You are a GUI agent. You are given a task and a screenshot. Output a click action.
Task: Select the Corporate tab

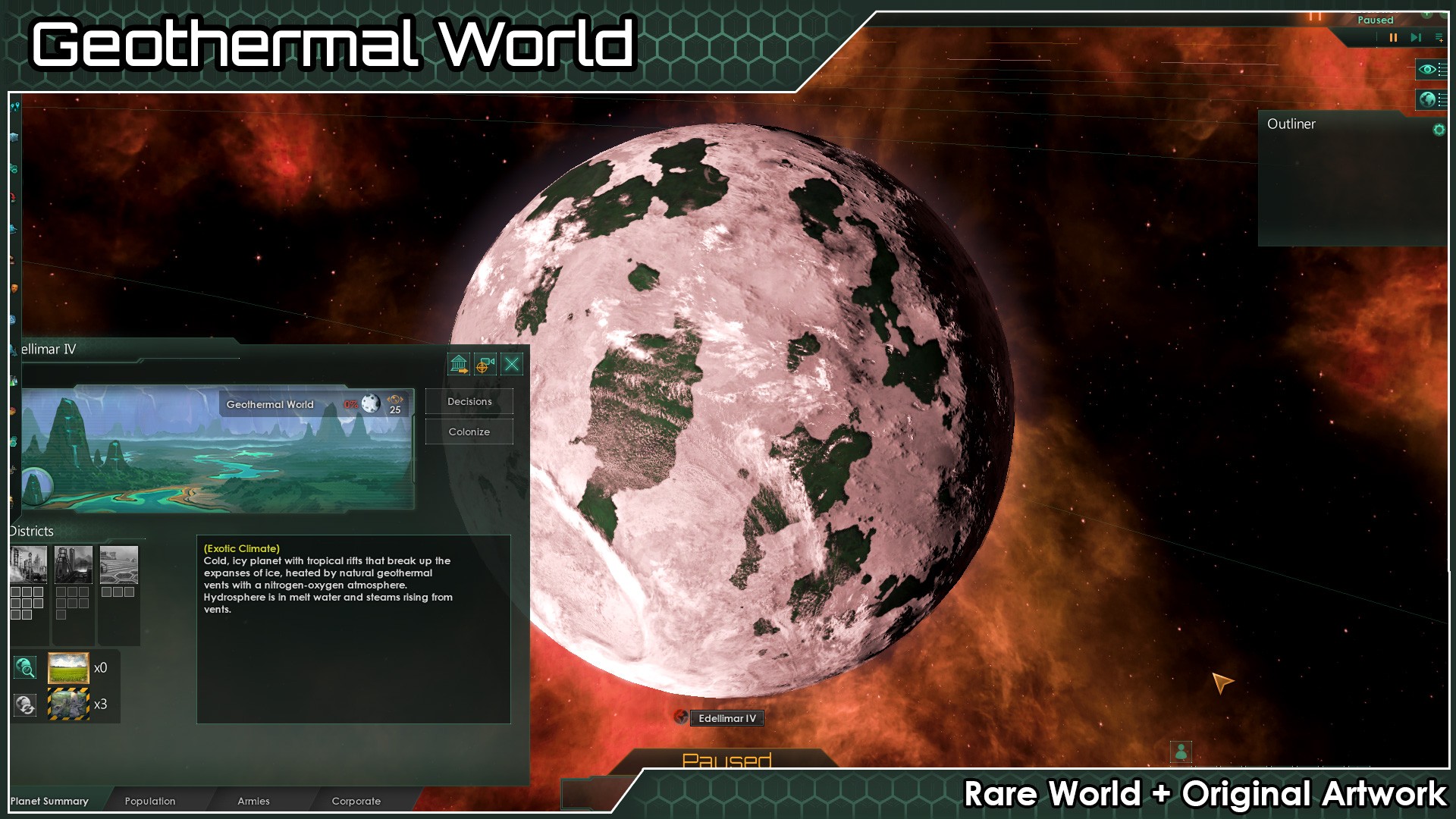[356, 801]
